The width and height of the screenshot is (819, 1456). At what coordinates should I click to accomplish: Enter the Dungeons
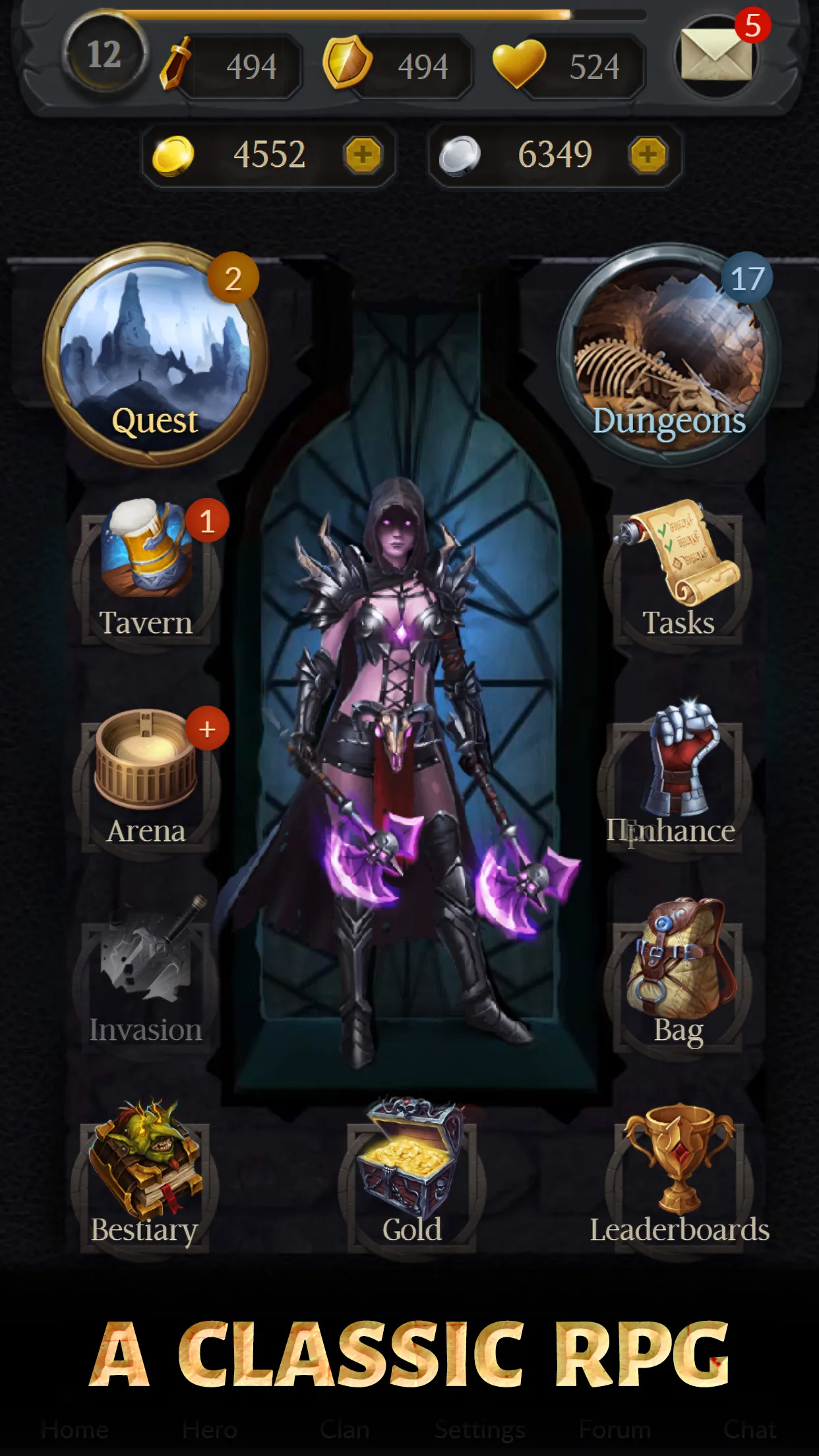[x=669, y=356]
